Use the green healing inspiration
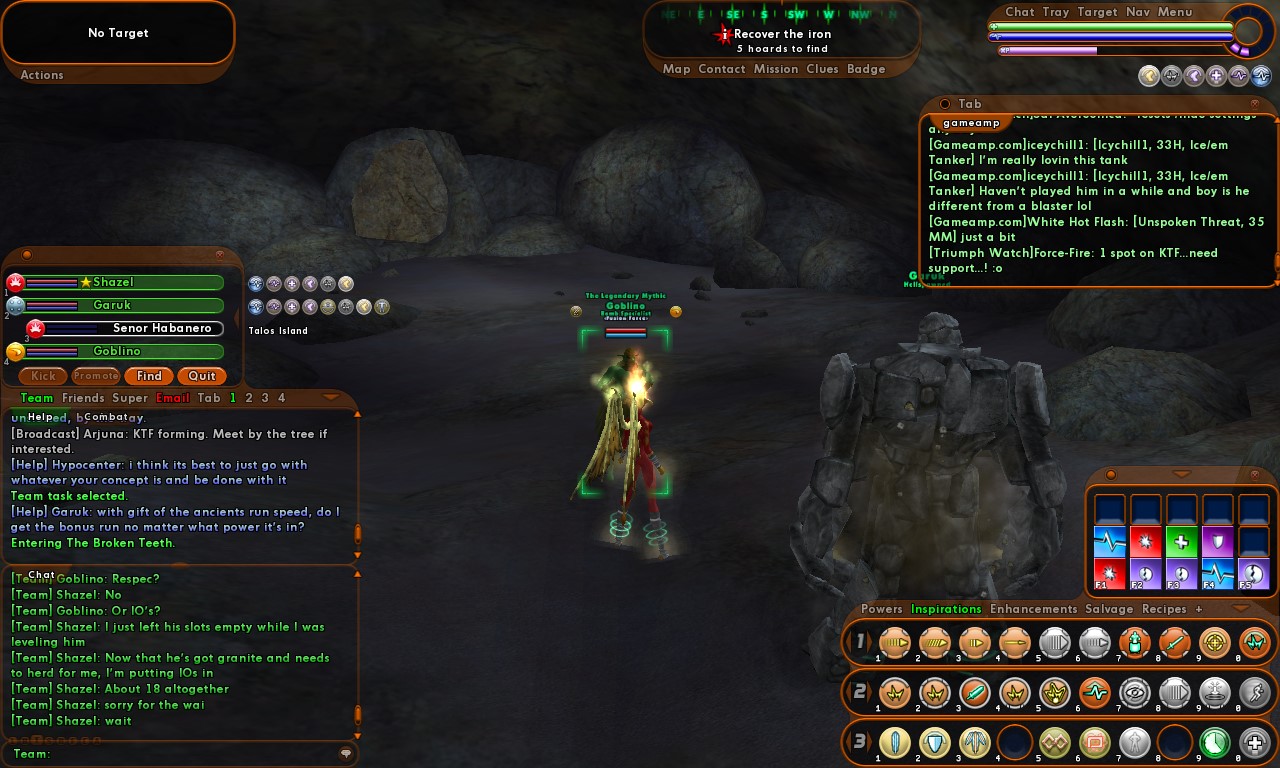1280x768 pixels. [x=1181, y=542]
